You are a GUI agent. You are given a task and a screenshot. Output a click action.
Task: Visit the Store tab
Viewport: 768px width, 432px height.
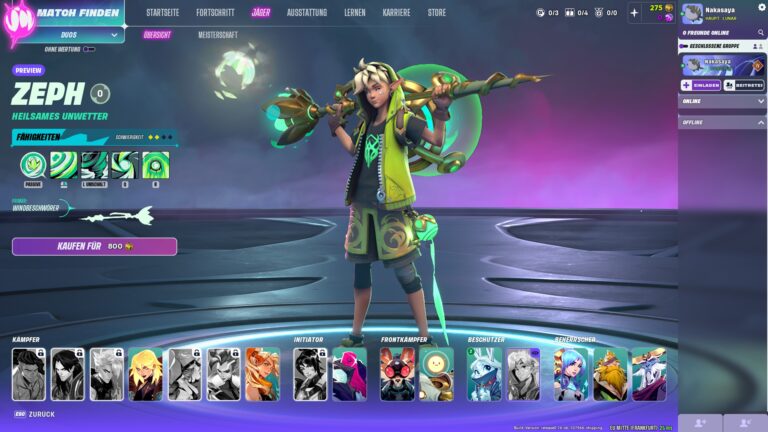pos(437,13)
